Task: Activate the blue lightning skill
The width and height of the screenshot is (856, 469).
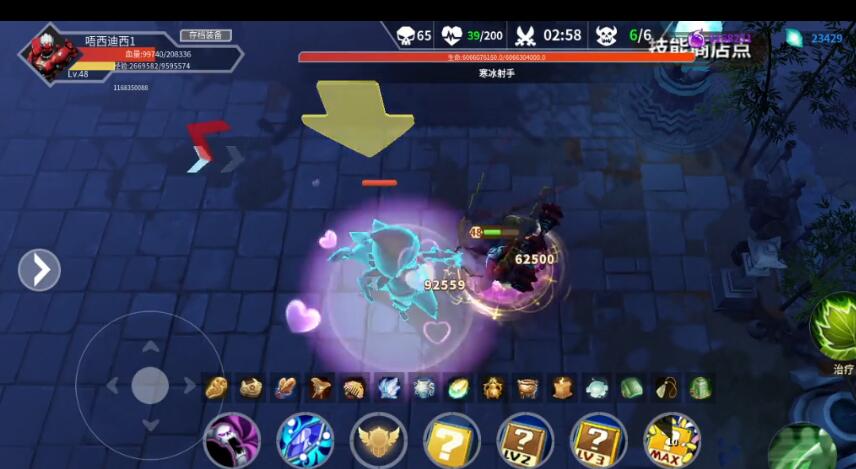Action: (x=305, y=441)
